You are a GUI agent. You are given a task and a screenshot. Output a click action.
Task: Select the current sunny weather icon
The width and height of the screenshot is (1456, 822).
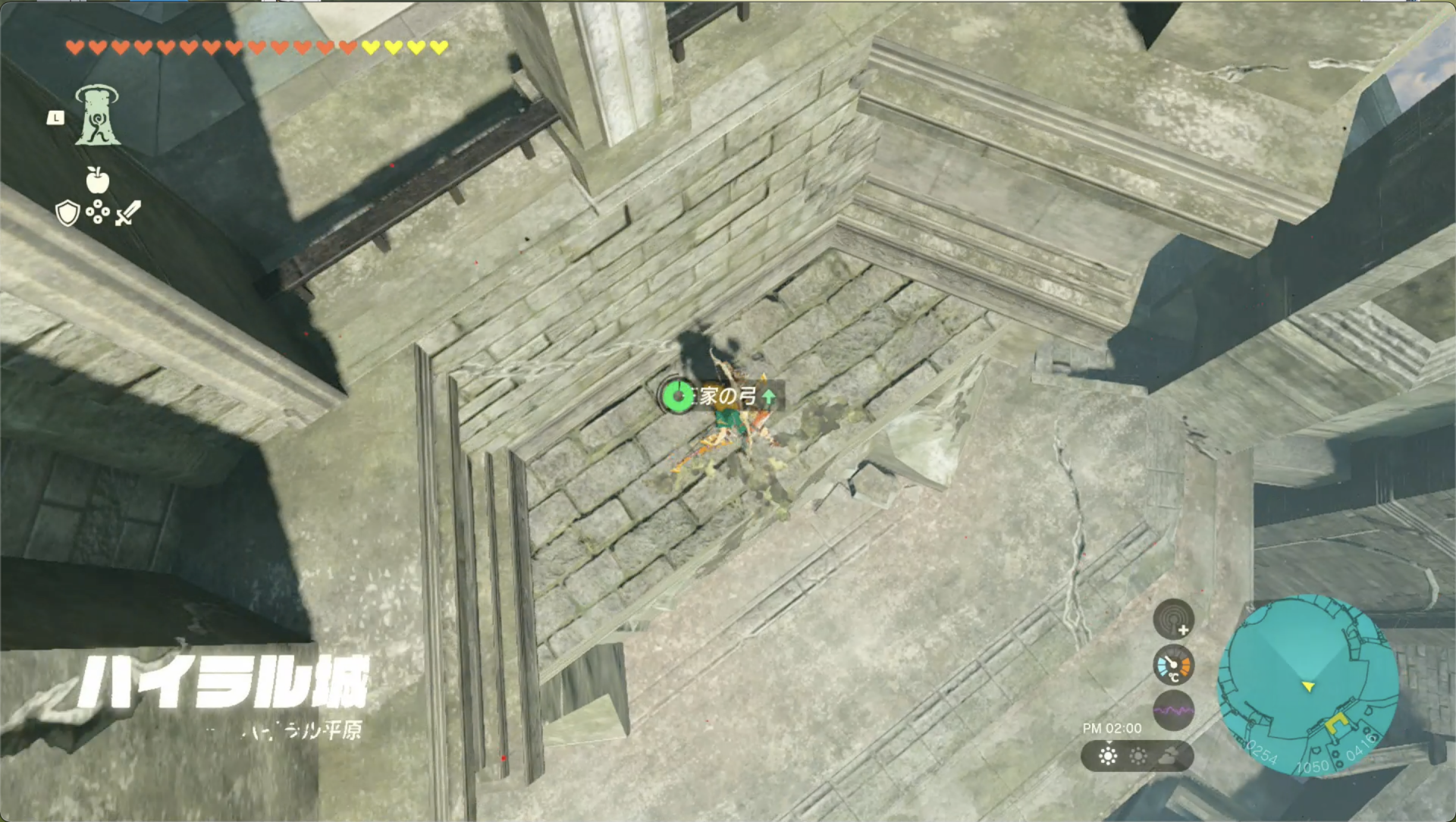click(1108, 757)
